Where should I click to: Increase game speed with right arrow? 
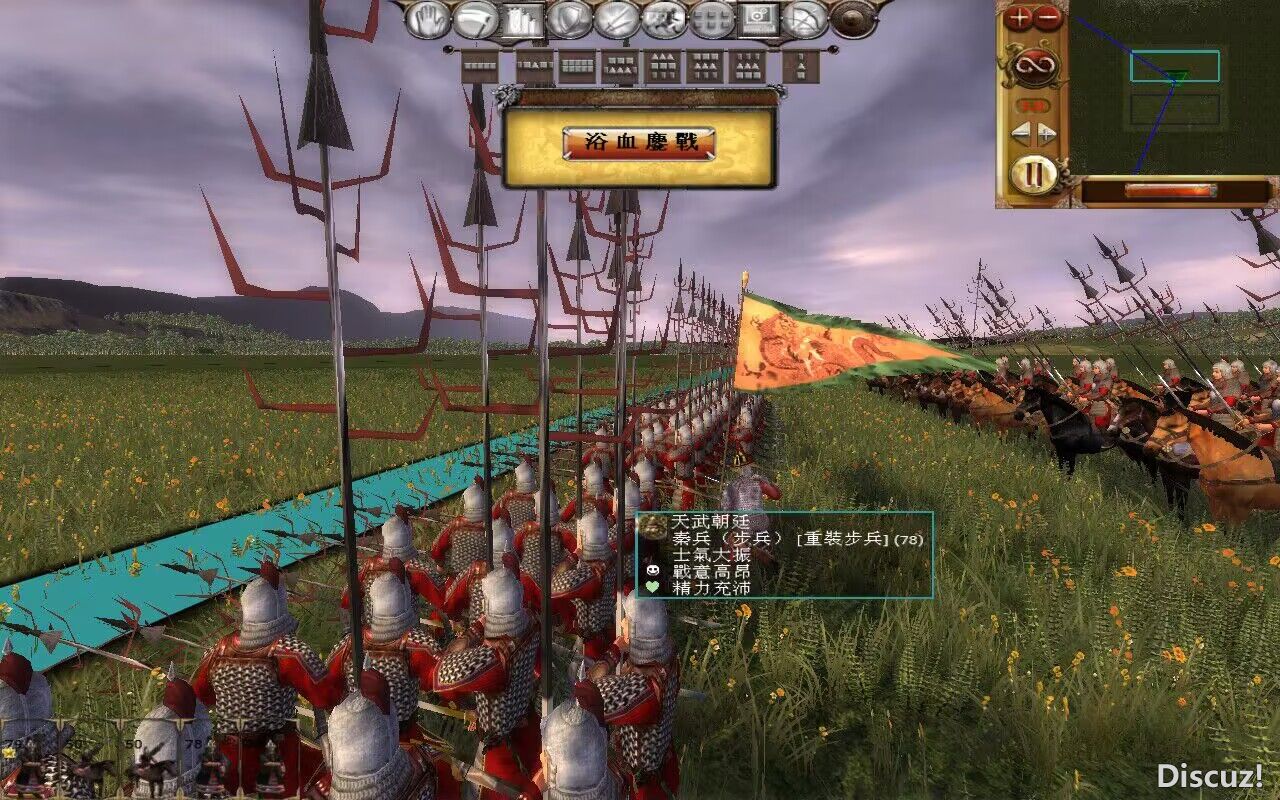click(x=1046, y=133)
